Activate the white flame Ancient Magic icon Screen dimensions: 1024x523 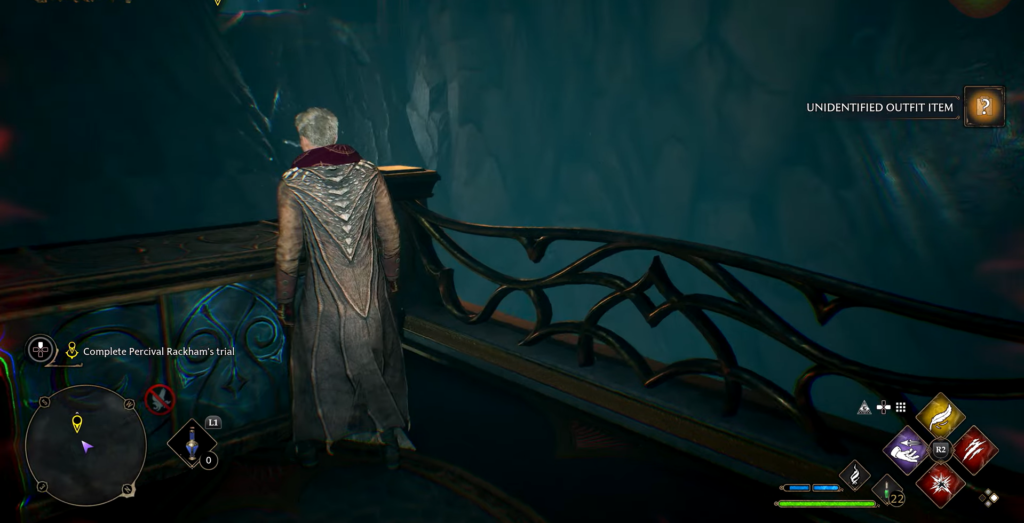click(x=854, y=475)
